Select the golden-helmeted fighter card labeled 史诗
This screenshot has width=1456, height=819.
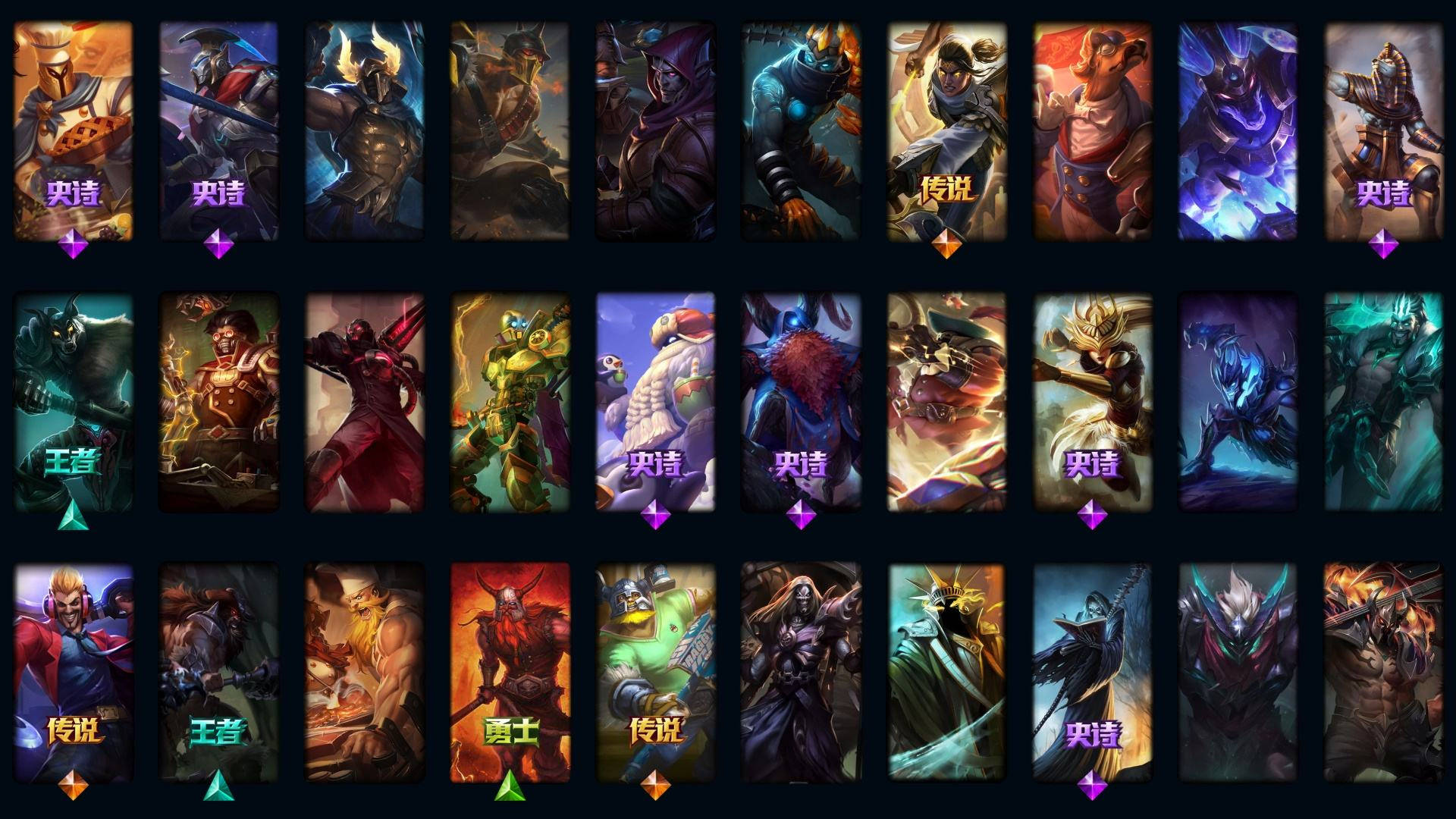(1092, 402)
